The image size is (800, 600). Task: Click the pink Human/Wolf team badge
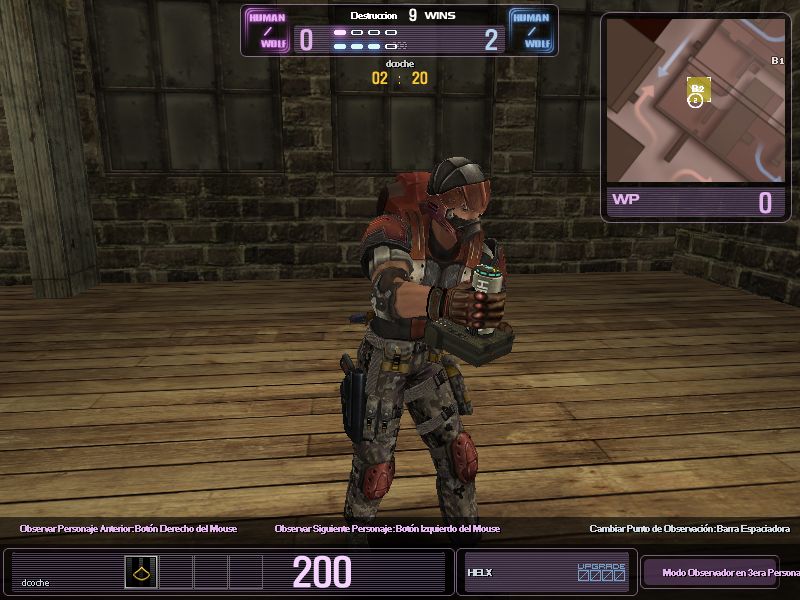click(266, 30)
